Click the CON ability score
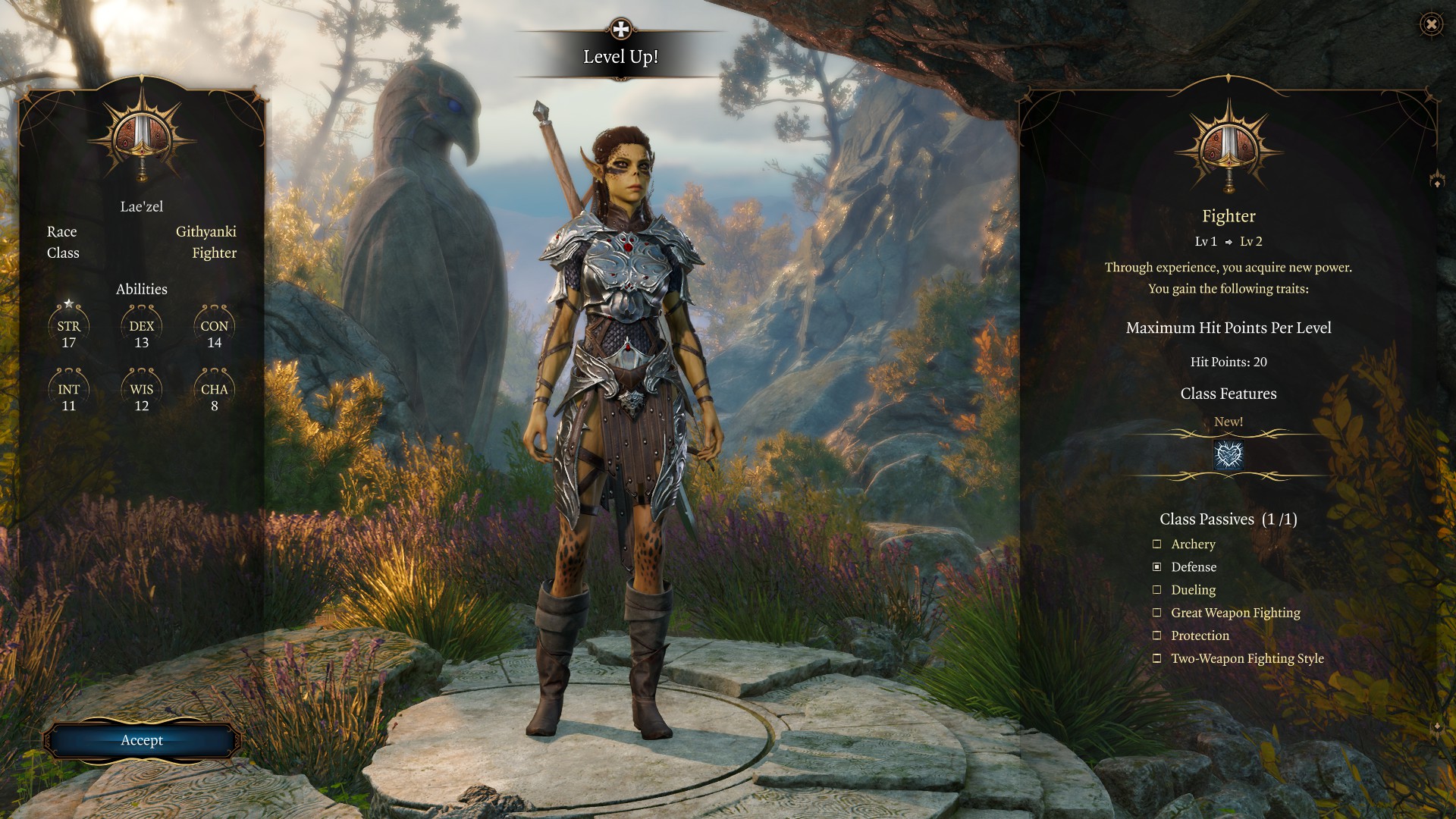Screen dimensions: 1456x819 pos(215,332)
